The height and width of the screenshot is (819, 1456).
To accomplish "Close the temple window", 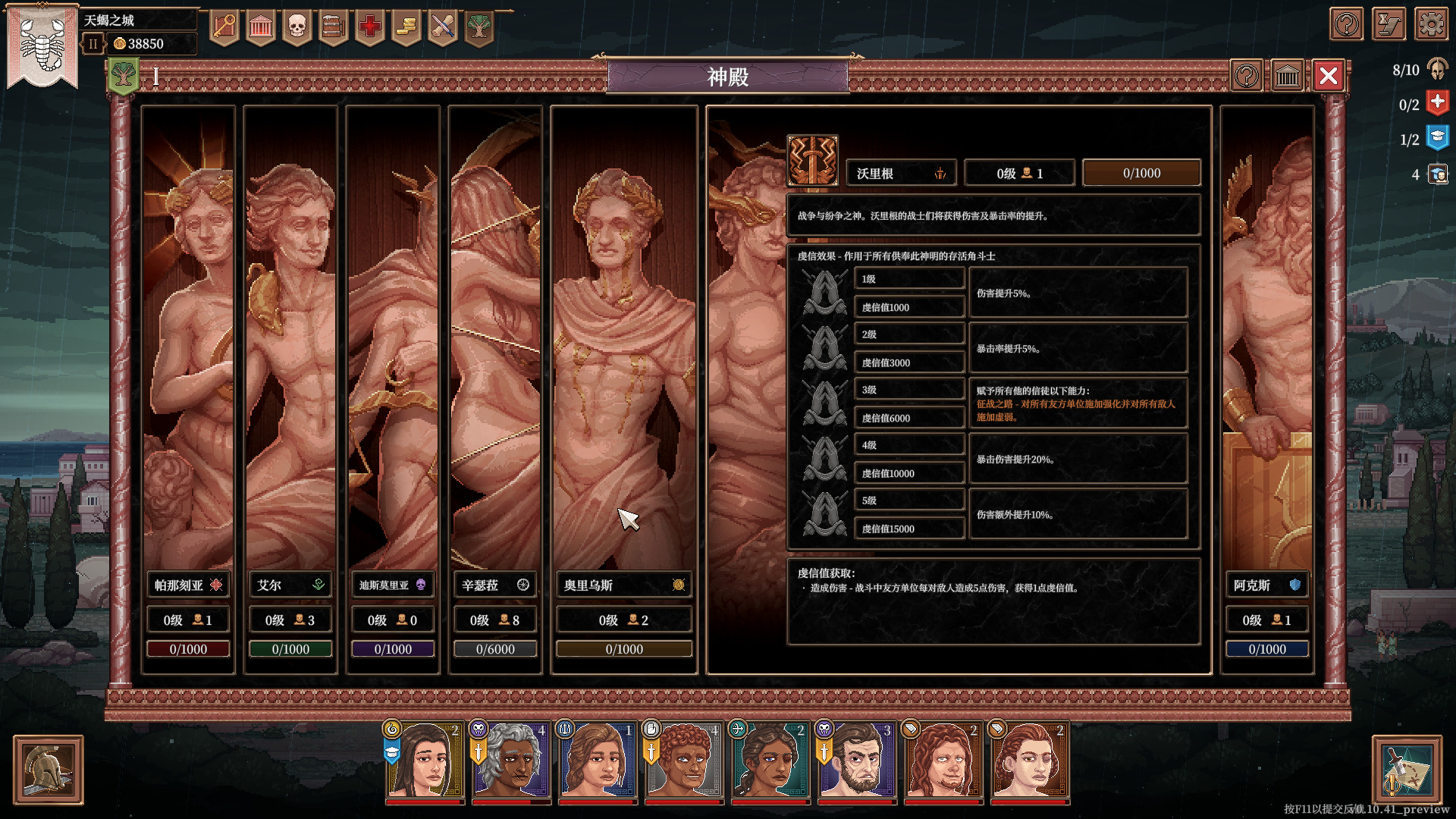I will (x=1328, y=76).
